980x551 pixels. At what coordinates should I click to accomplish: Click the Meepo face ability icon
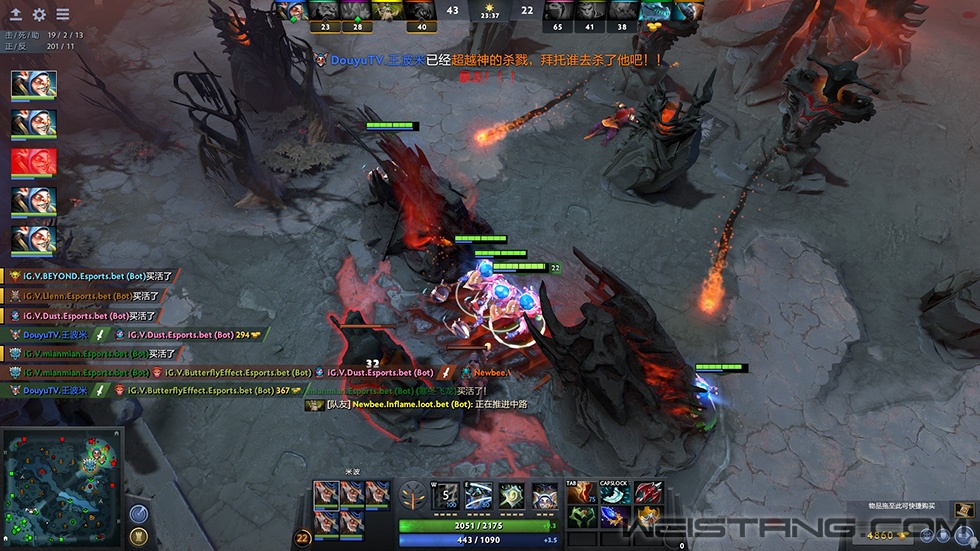click(545, 496)
